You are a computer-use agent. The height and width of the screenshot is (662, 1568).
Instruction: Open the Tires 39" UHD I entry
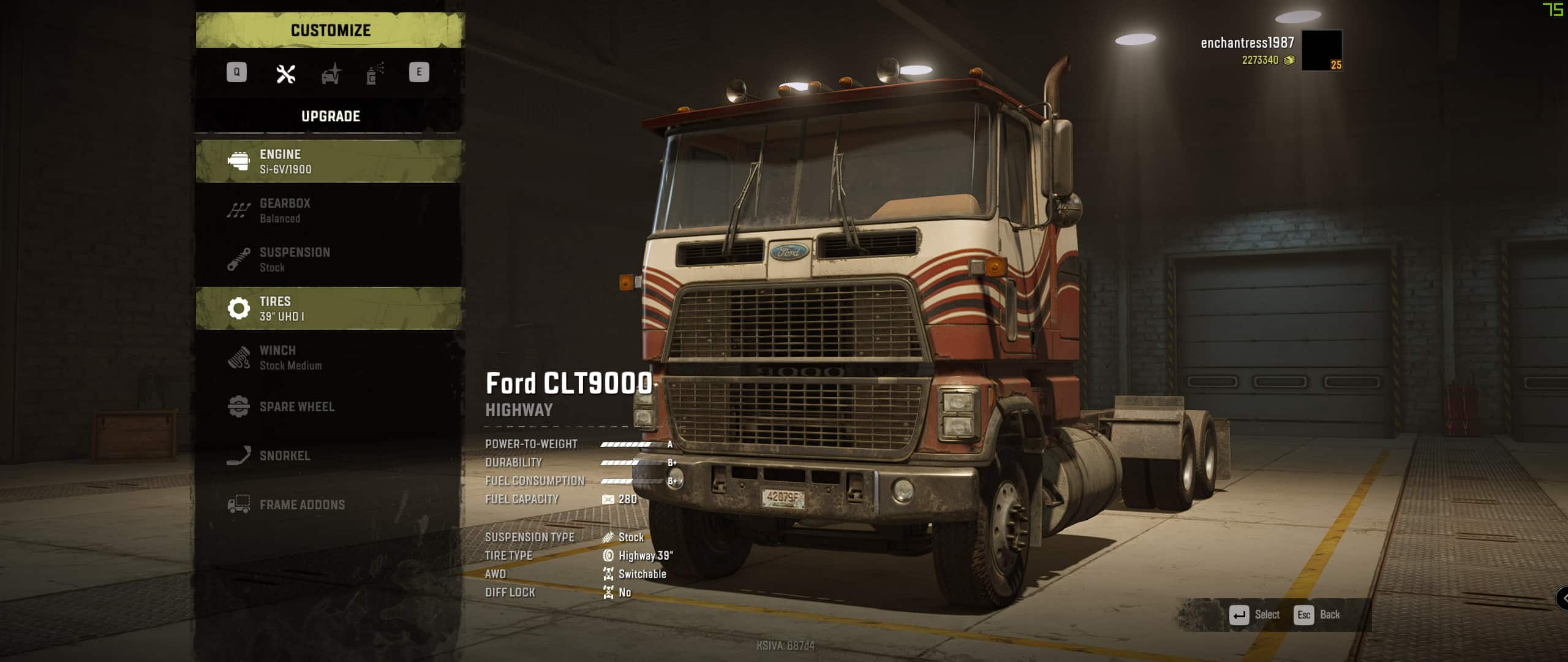330,308
